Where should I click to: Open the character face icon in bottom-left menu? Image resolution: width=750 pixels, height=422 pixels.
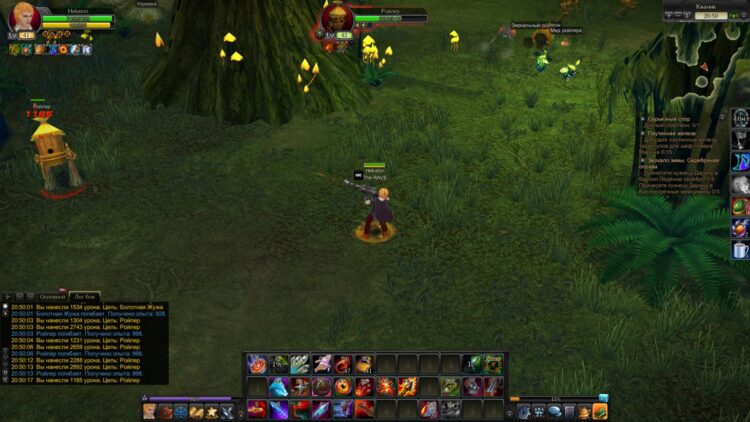tap(150, 411)
